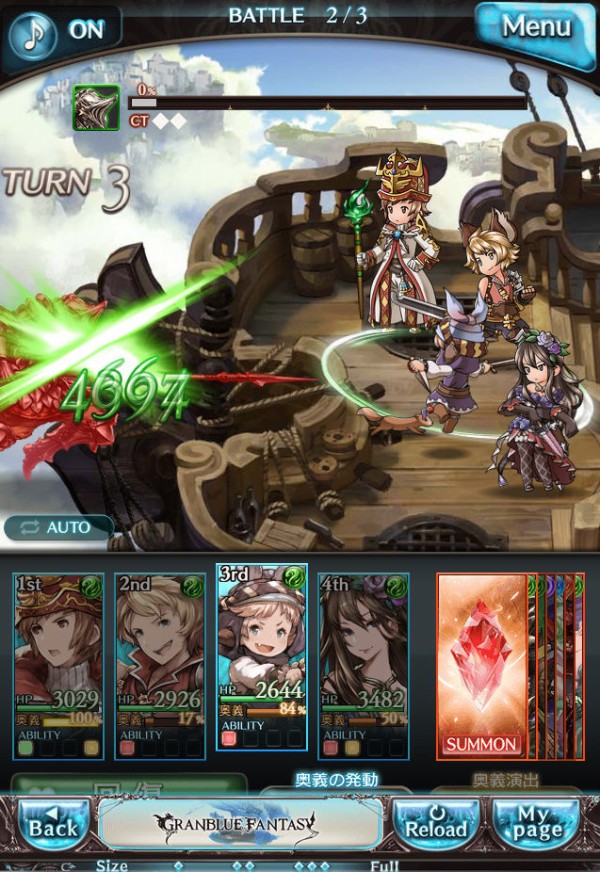
Task: Enable AUTO battle mode
Action: pos(60,527)
